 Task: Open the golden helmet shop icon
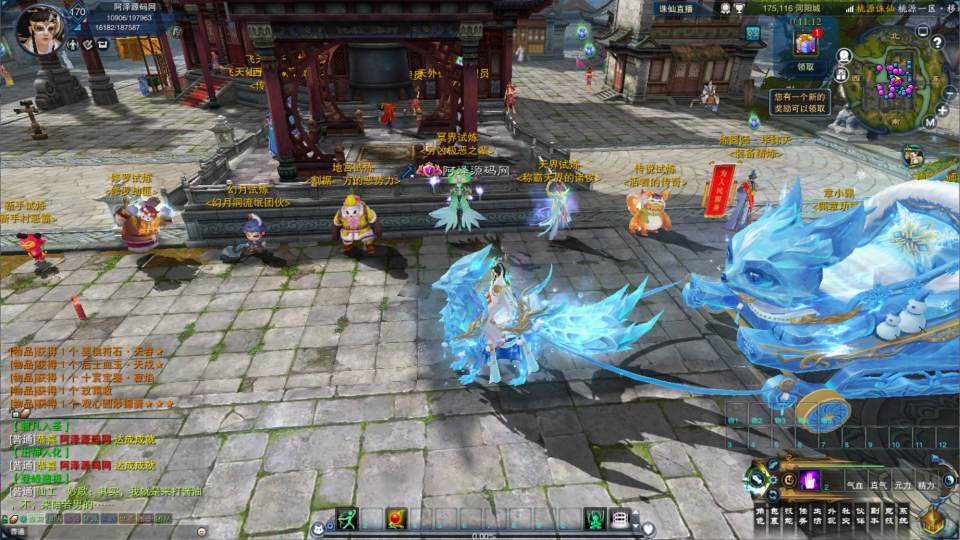coord(933,520)
